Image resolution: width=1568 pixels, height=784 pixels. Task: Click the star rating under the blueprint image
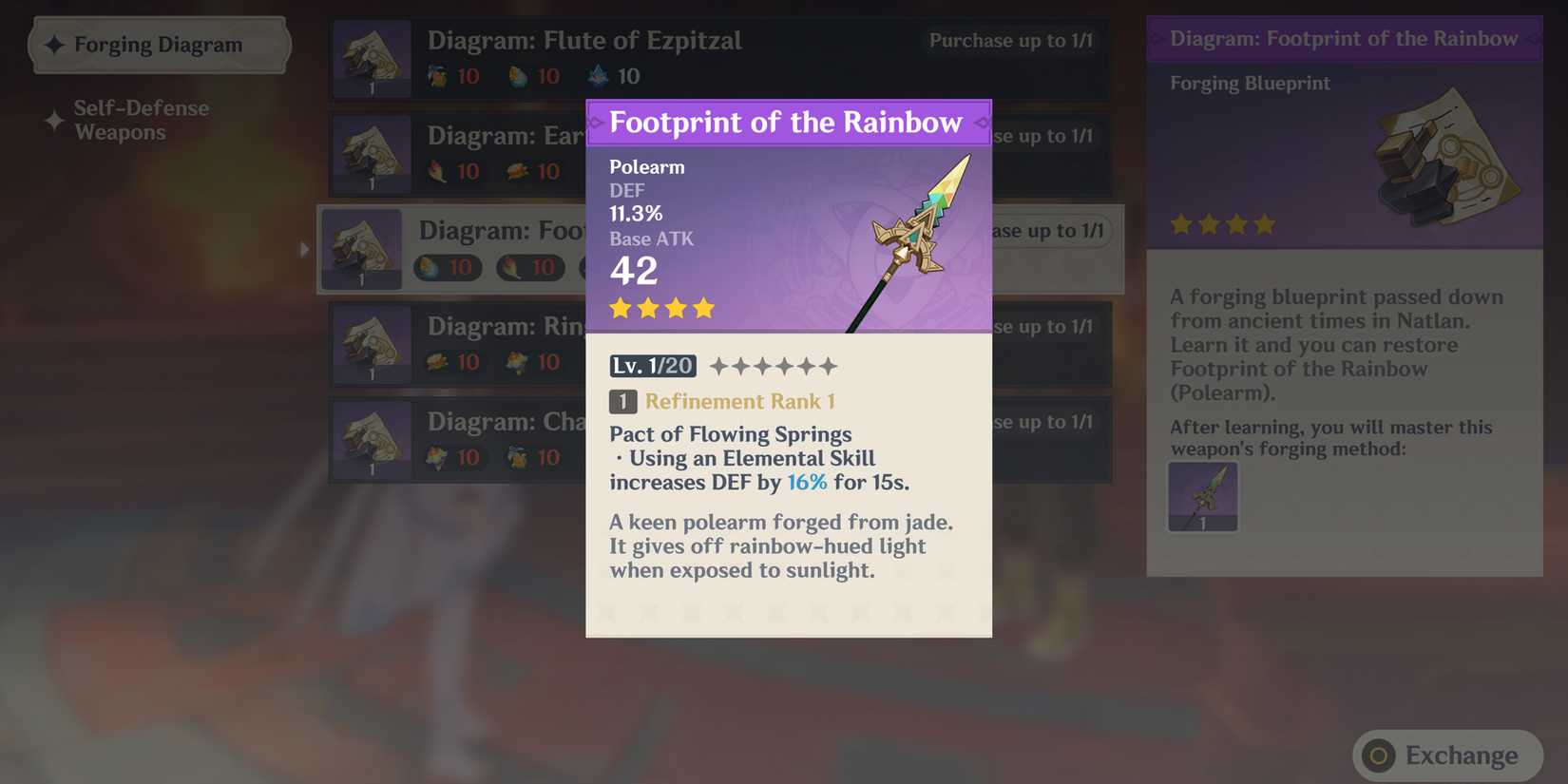(x=1223, y=224)
